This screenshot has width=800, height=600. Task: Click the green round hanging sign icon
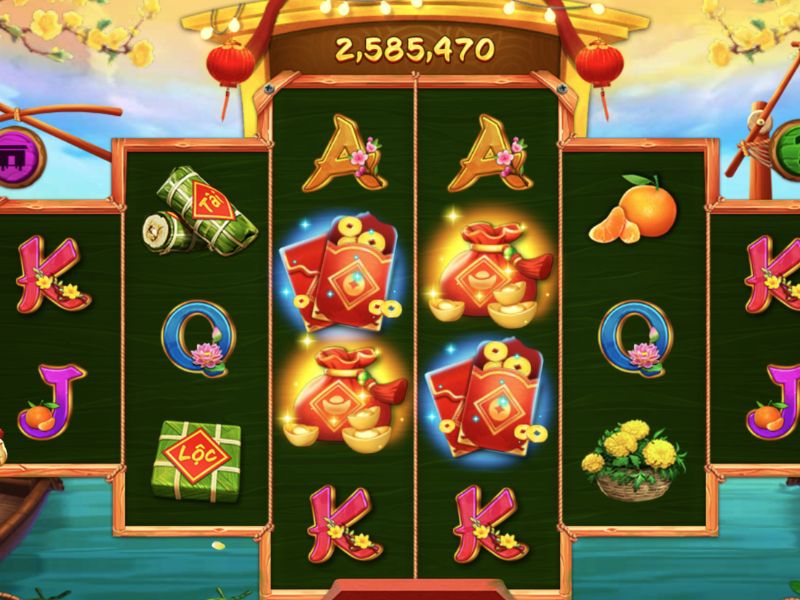pos(788,152)
